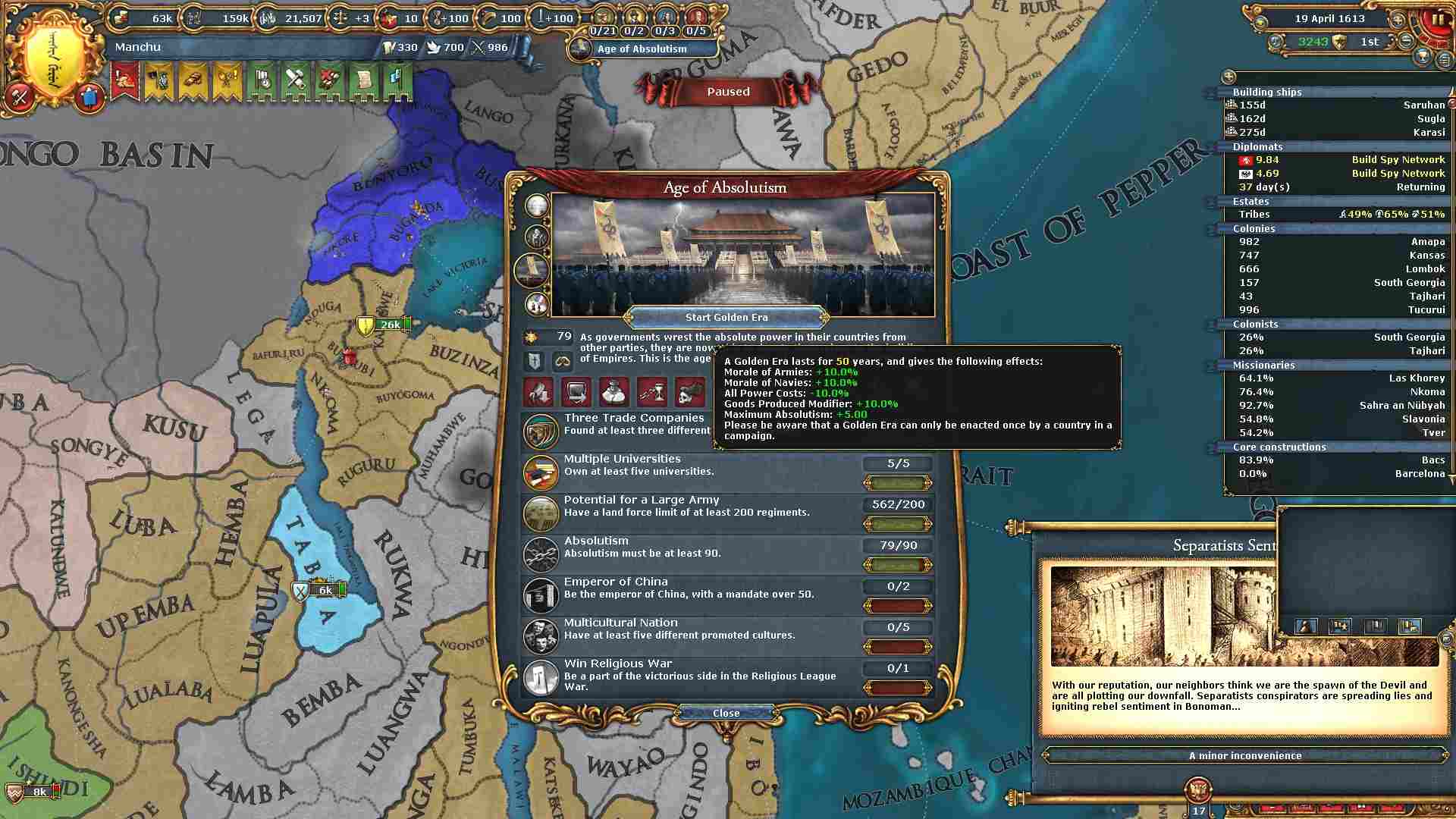Screen dimensions: 1456x819
Task: Select the 26k army unit marker
Action: [389, 325]
